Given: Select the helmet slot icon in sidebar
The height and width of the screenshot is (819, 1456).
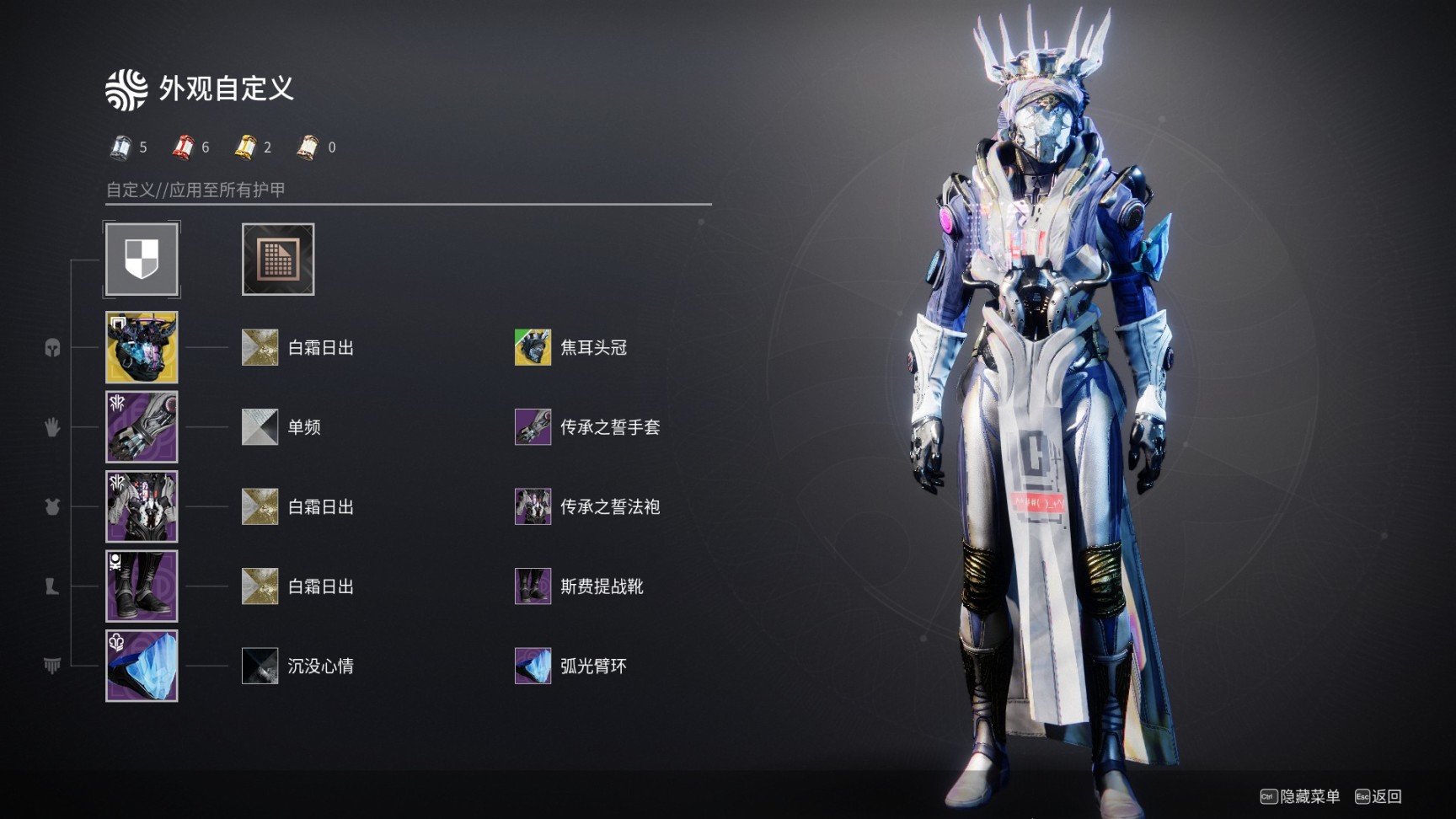Looking at the screenshot, I should tap(52, 348).
